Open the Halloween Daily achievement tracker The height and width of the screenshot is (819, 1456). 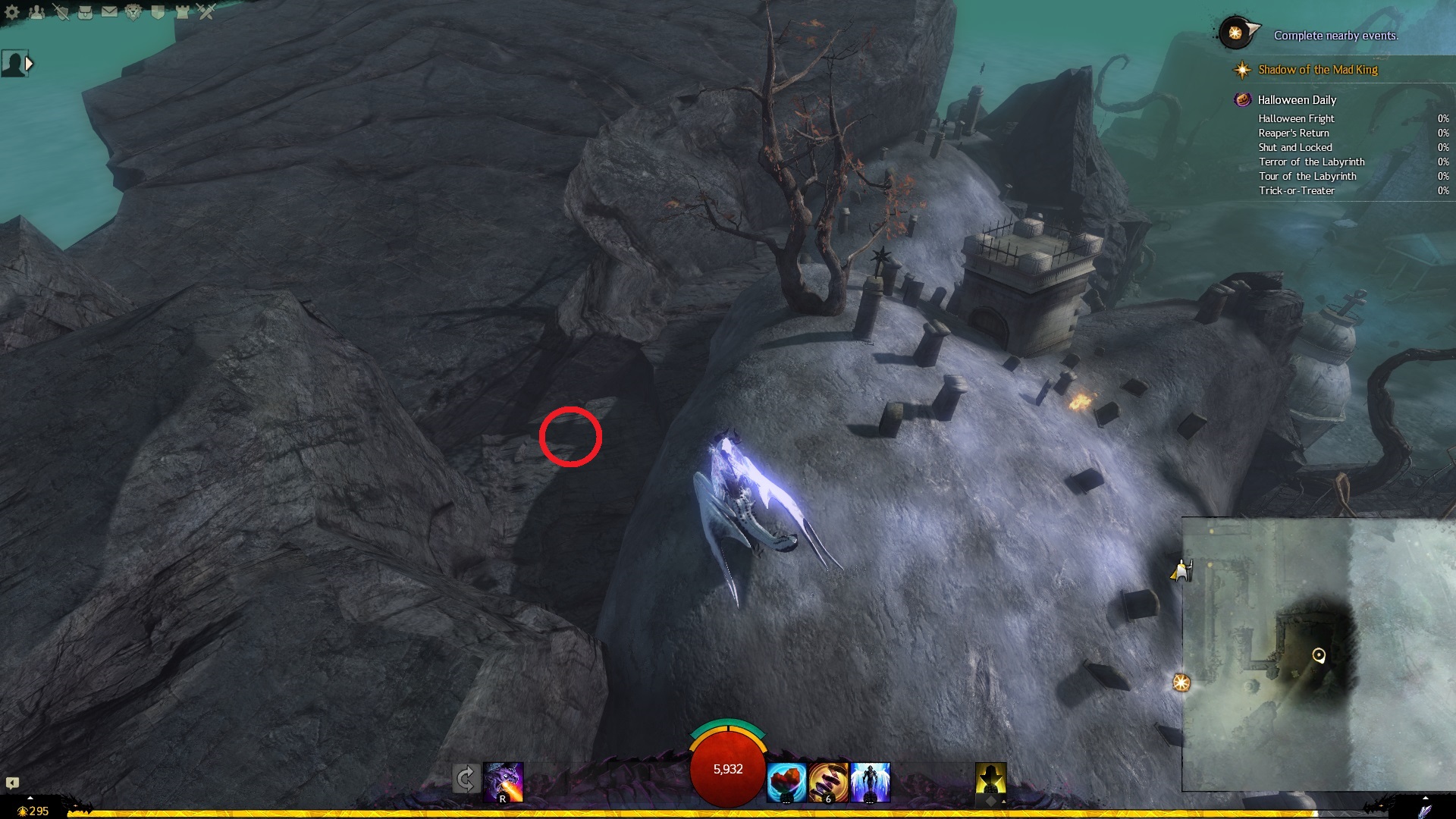[1296, 100]
